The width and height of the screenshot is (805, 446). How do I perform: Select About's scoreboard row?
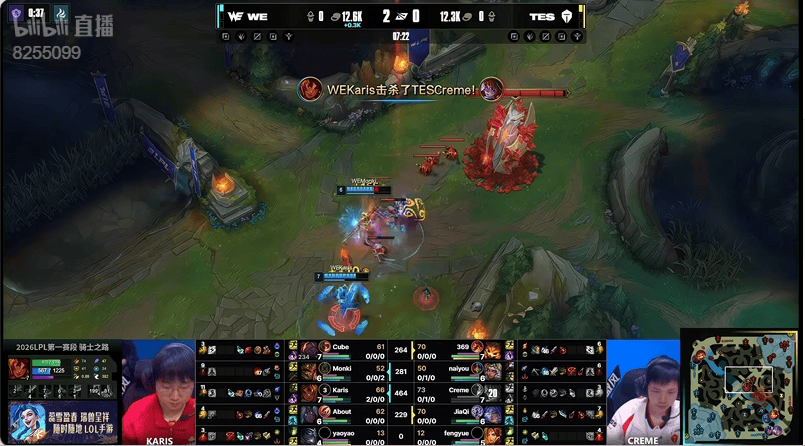pos(340,413)
